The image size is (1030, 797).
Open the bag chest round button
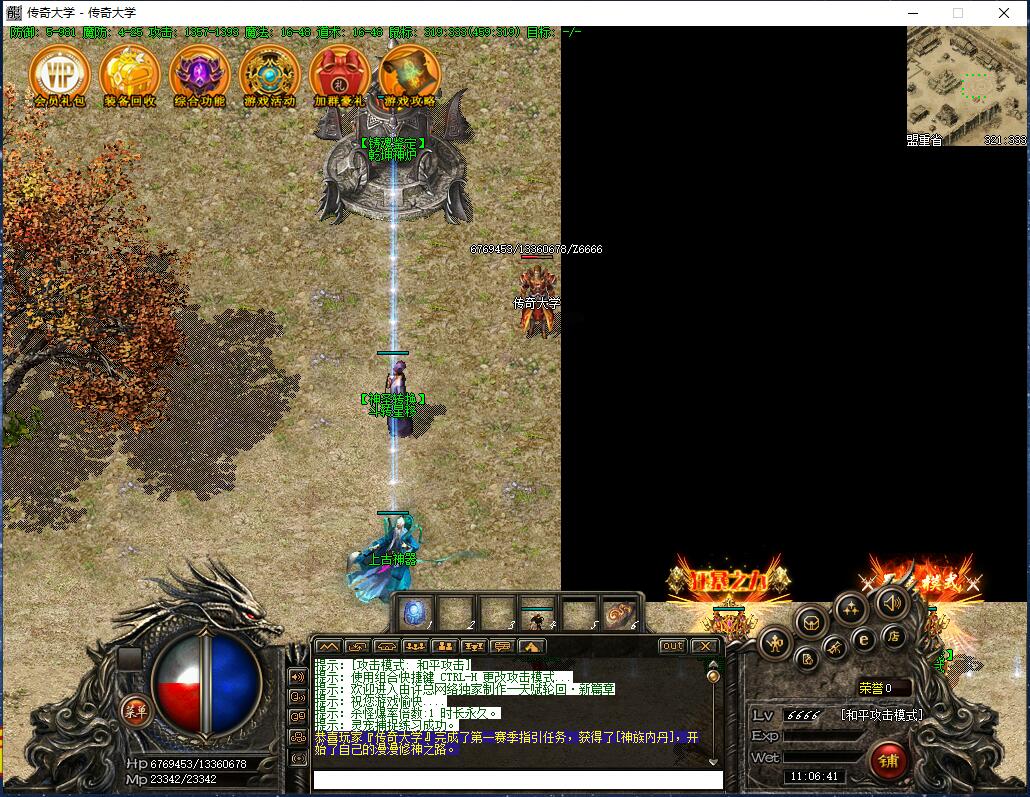coord(811,622)
